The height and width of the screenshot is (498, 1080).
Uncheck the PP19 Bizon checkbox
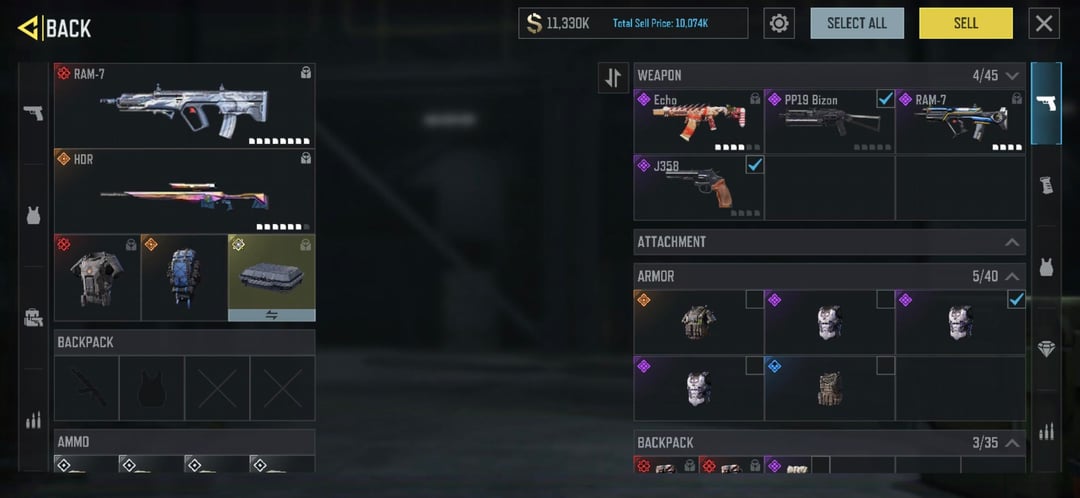885,98
